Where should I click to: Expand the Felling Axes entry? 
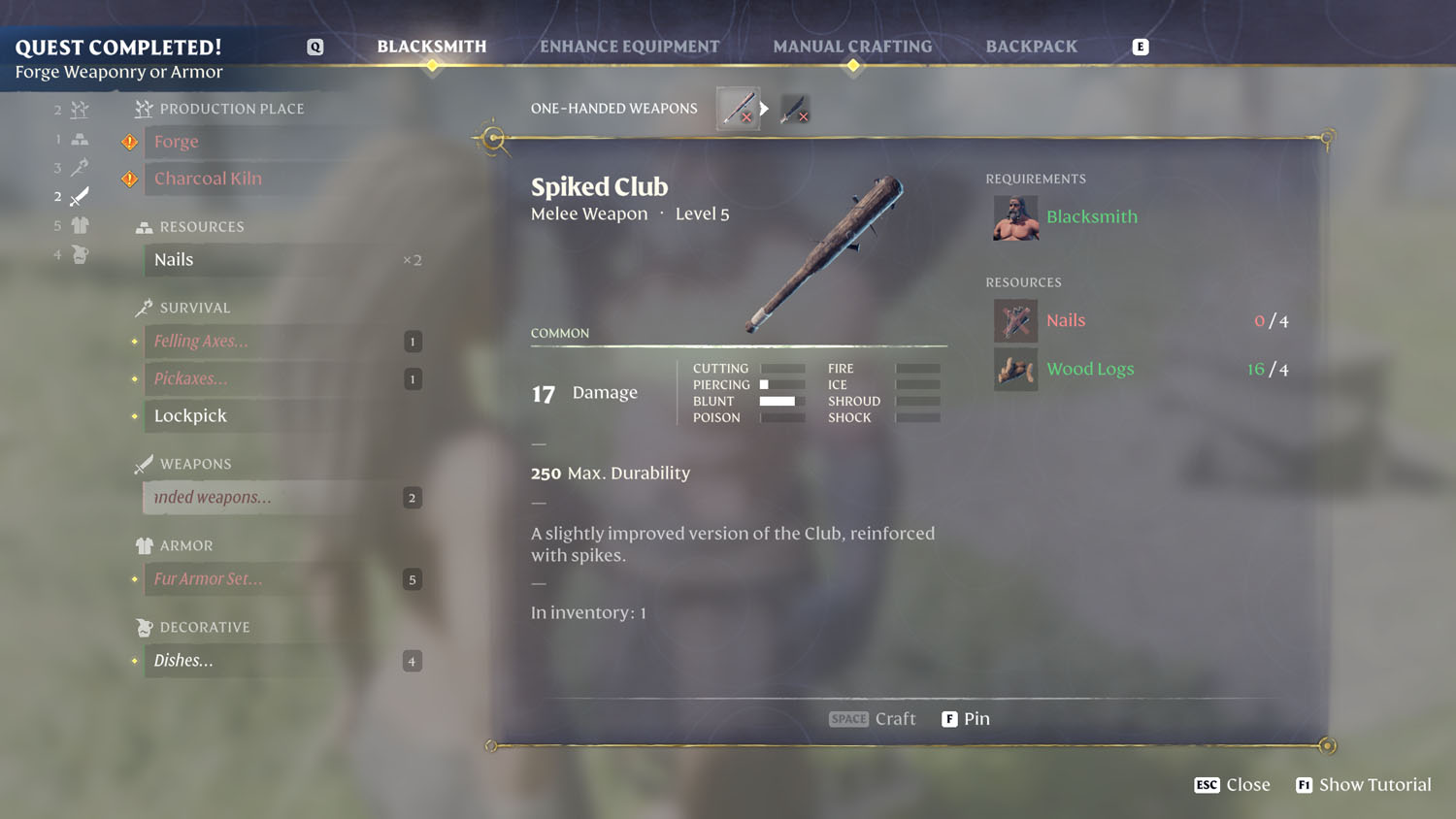click(199, 341)
